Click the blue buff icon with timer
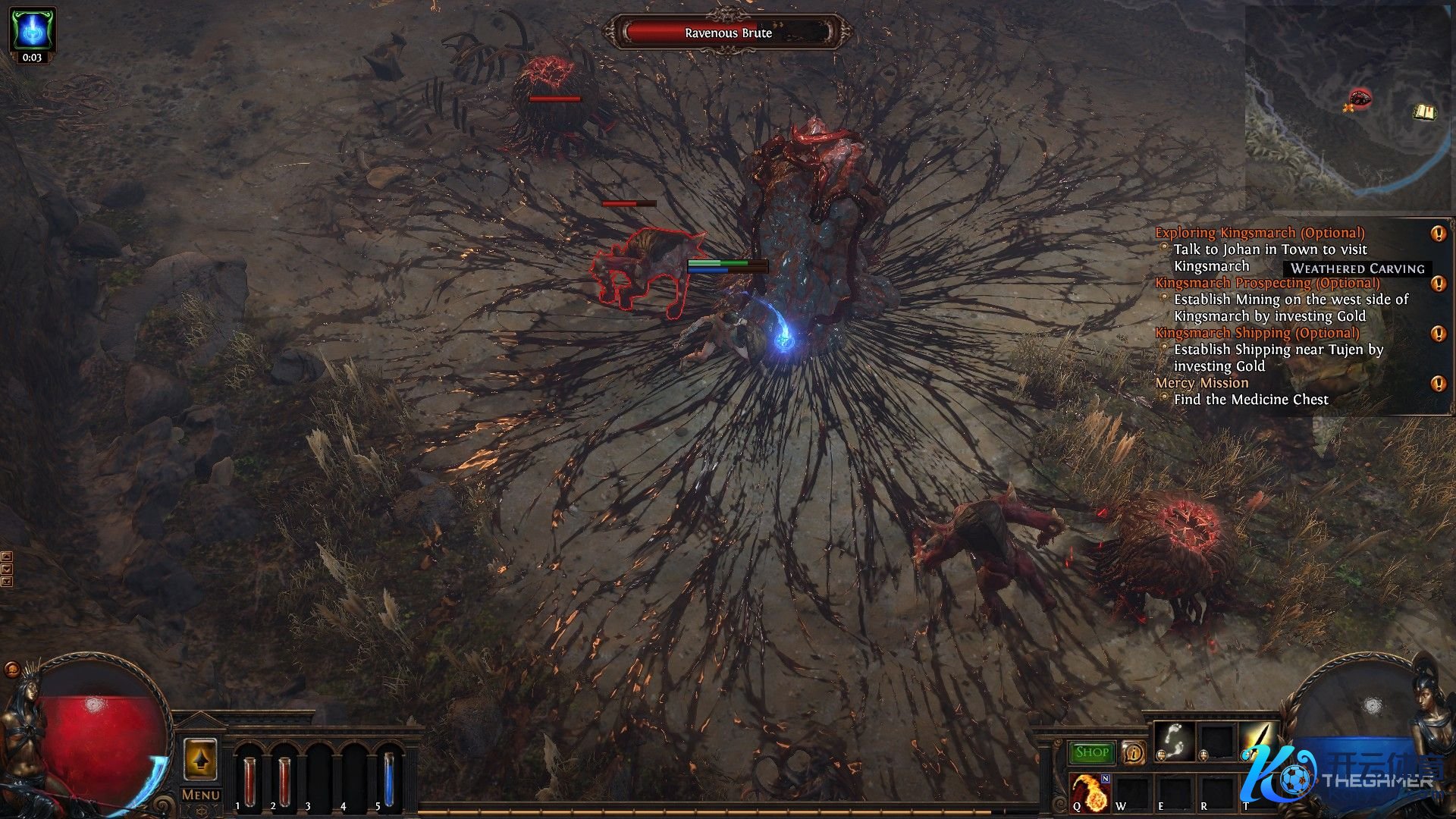Viewport: 1456px width, 819px height. pos(32,29)
